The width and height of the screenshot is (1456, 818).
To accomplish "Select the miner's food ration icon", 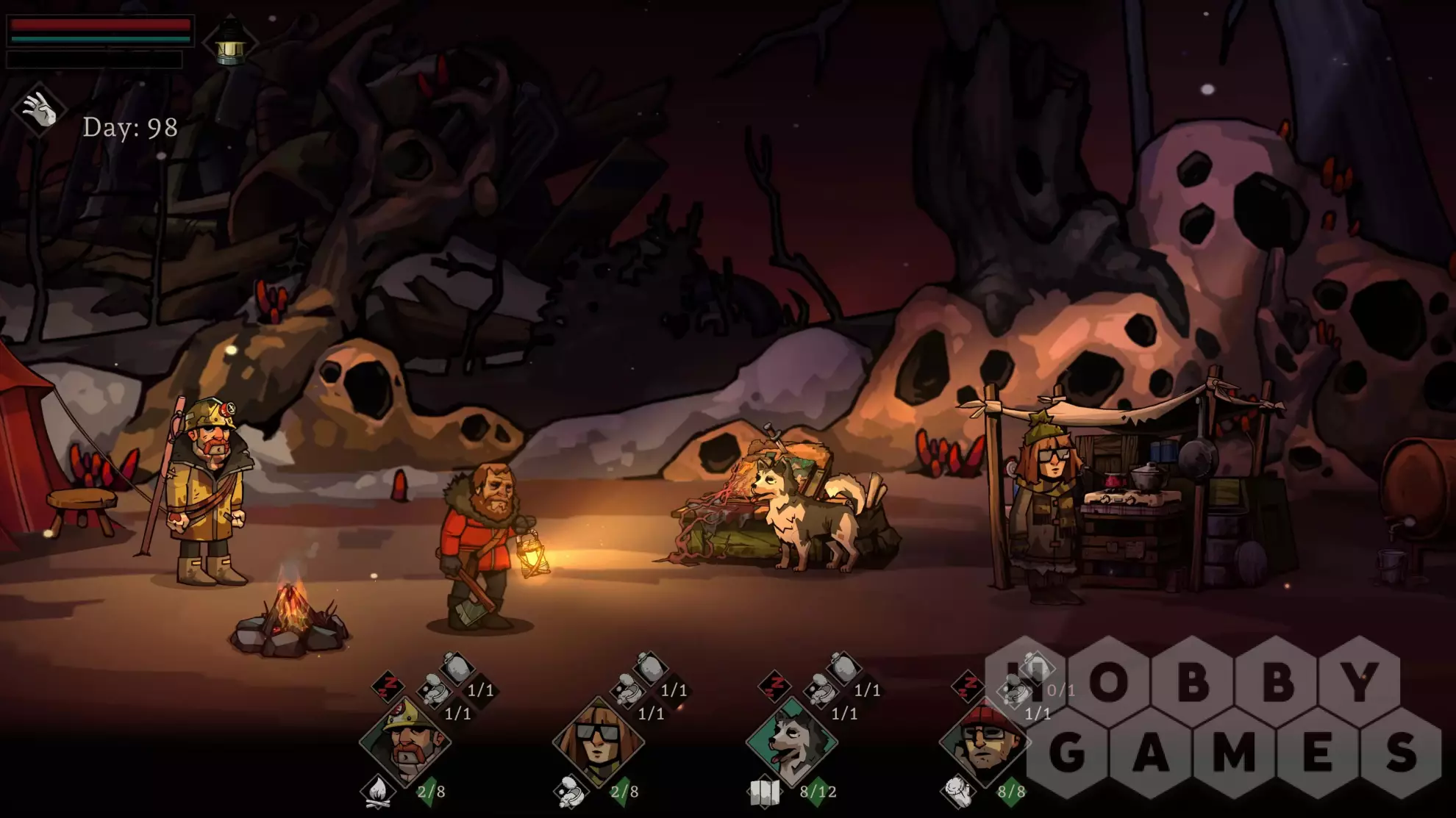I will (434, 691).
